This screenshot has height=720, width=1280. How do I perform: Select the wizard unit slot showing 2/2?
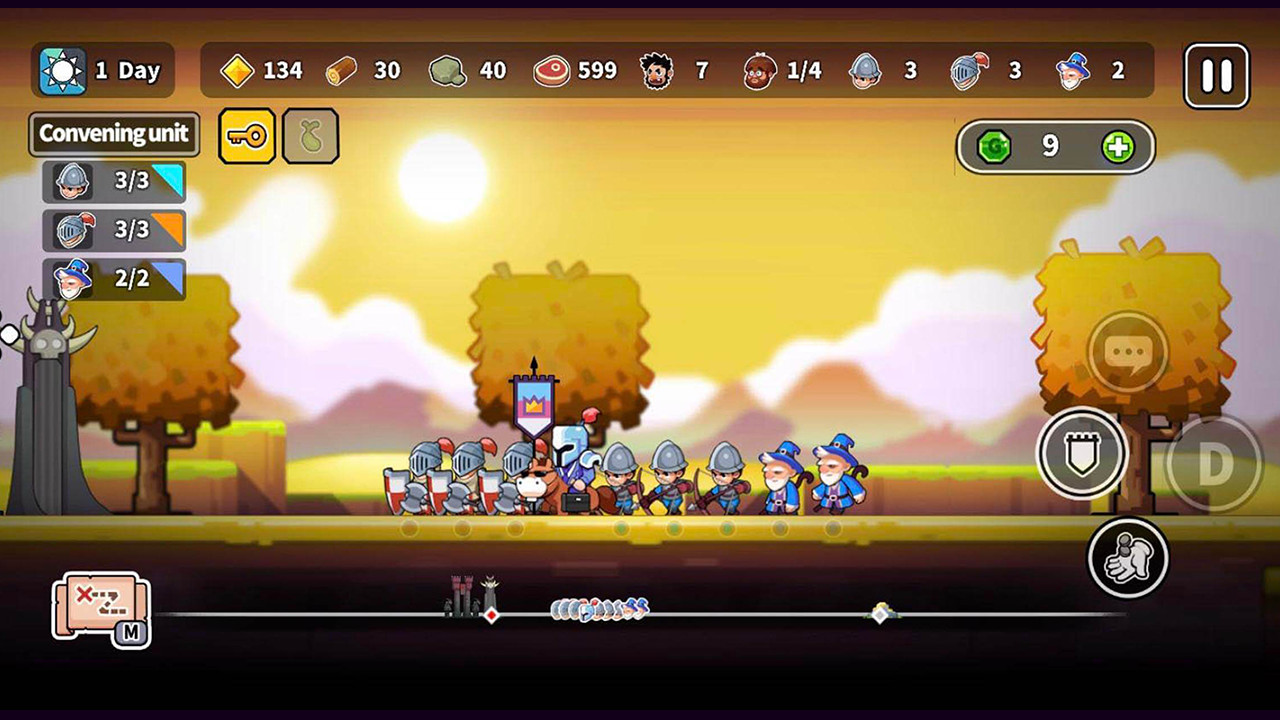[x=113, y=280]
